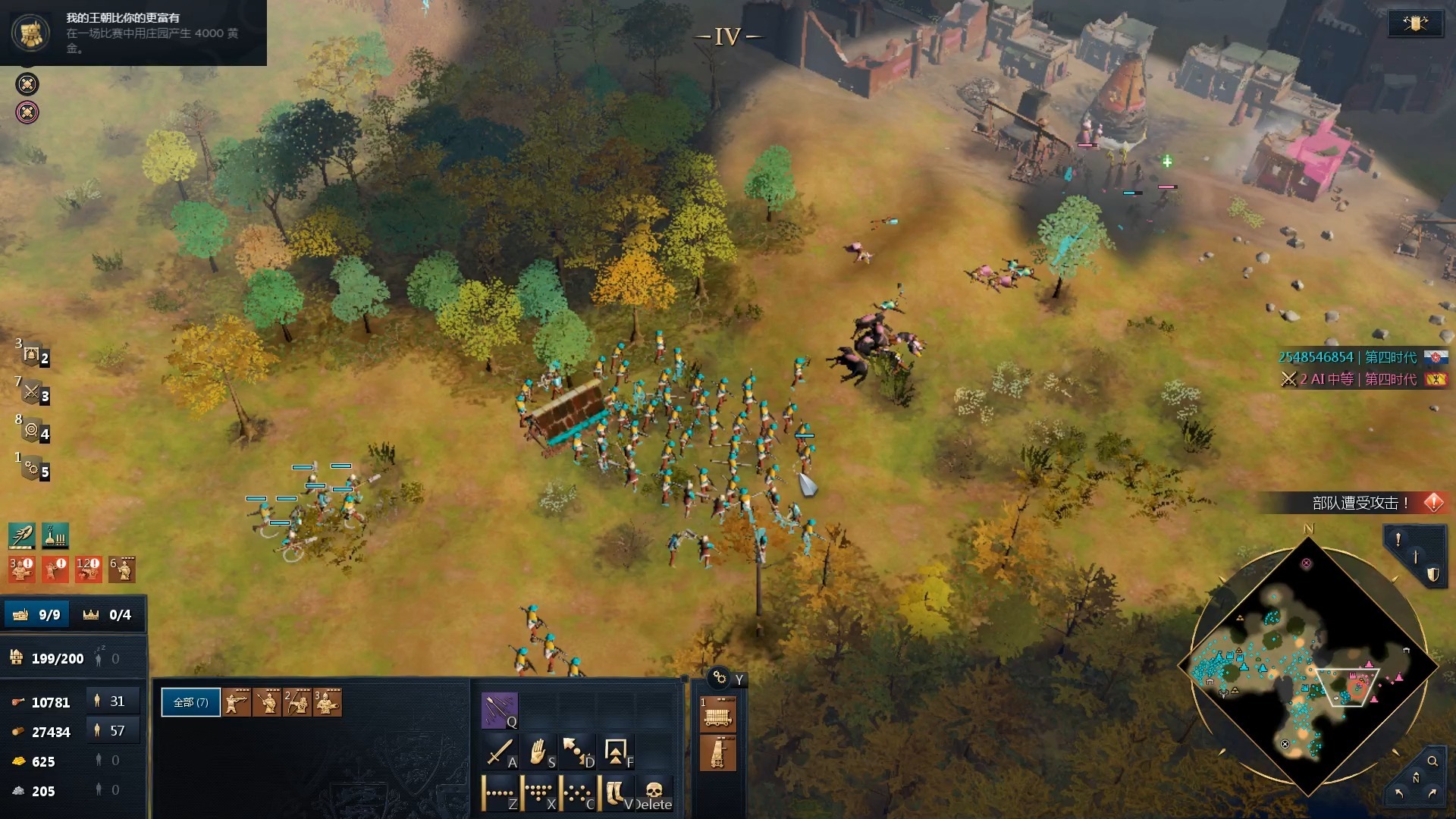Choose the single line formation
This screenshot has width=1456, height=819.
[499, 793]
